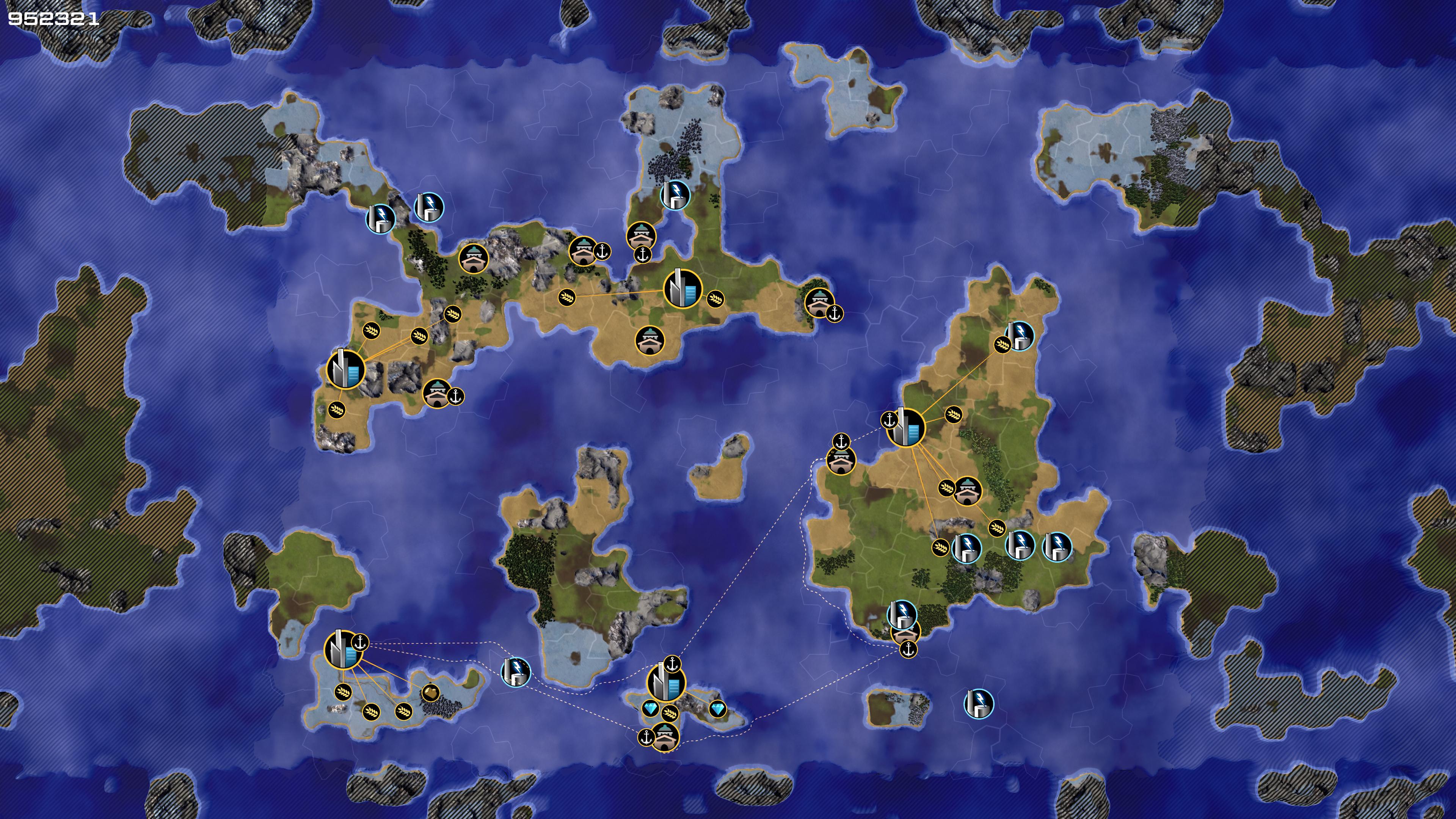
Task: Select the gold nugget resource marker
Action: [430, 693]
